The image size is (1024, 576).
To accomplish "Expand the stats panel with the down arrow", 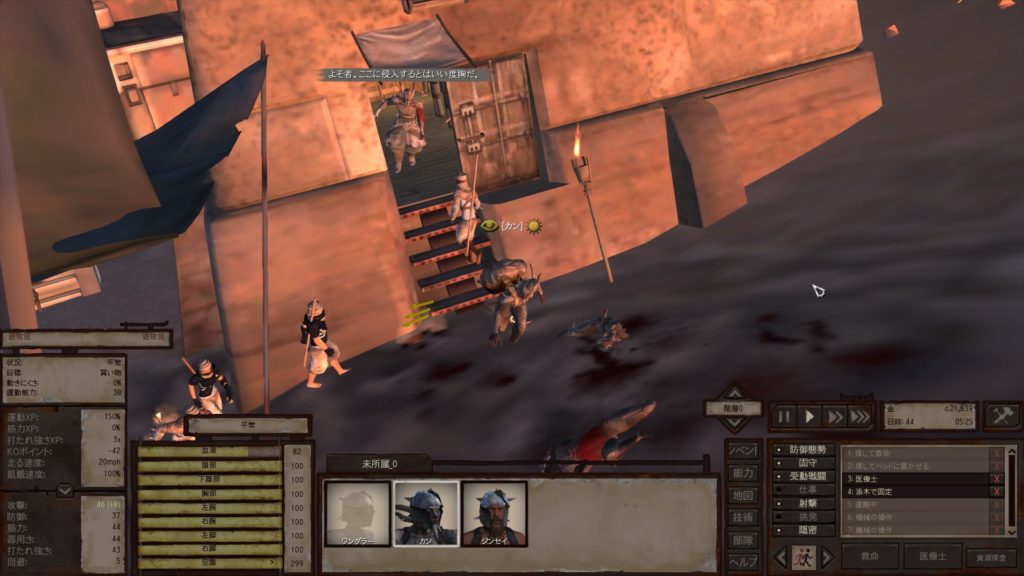I will click(x=64, y=491).
